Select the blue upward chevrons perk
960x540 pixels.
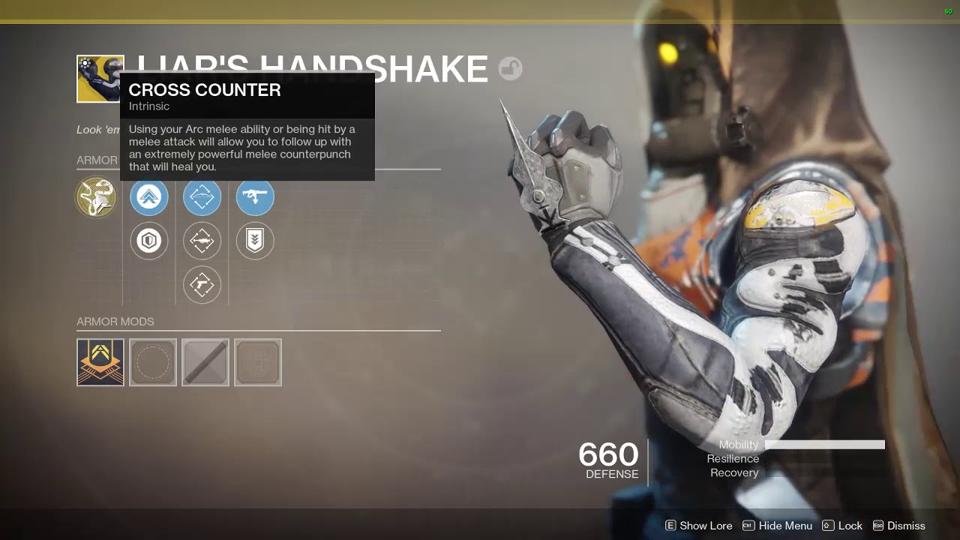click(149, 197)
